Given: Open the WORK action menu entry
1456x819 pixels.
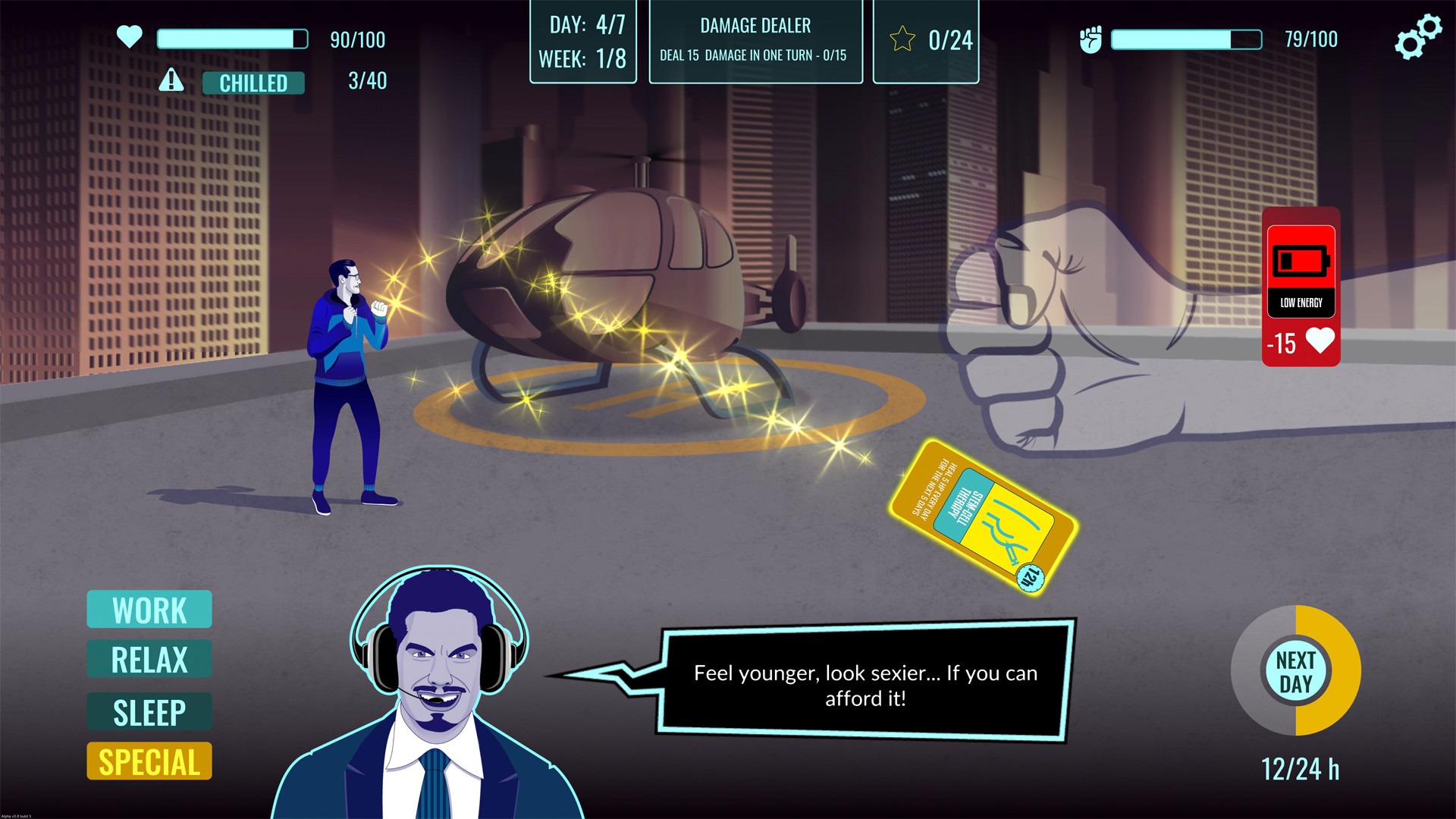Looking at the screenshot, I should click(149, 609).
